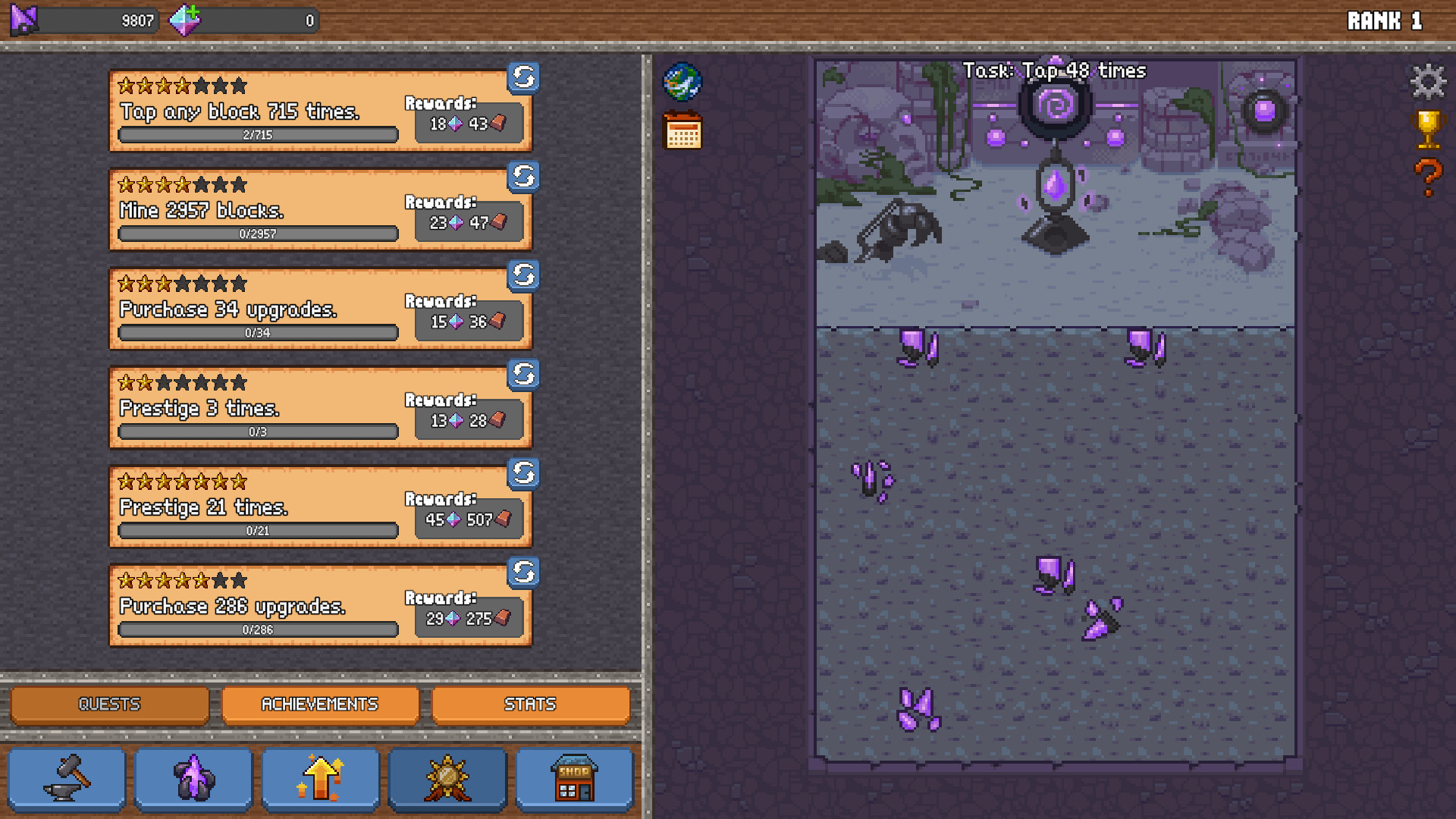This screenshot has width=1456, height=819.
Task: Select the Quests tab
Action: point(109,704)
